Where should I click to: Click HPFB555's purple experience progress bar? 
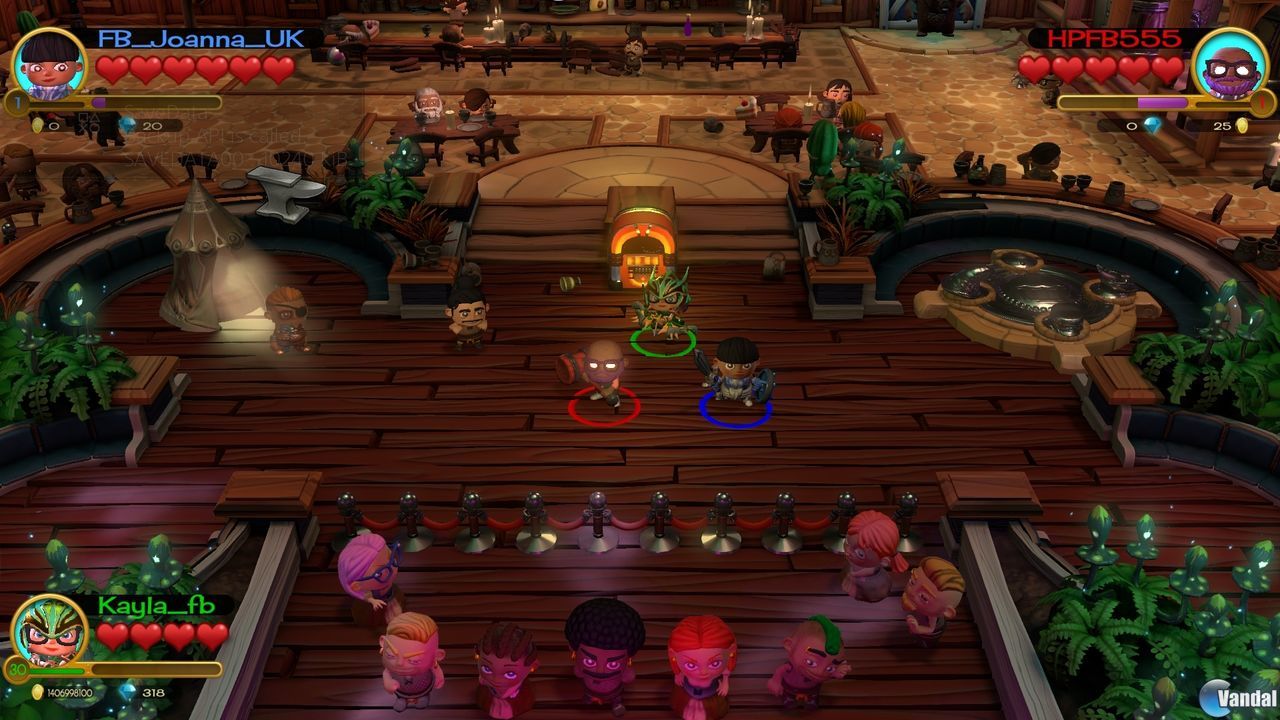pos(1160,102)
